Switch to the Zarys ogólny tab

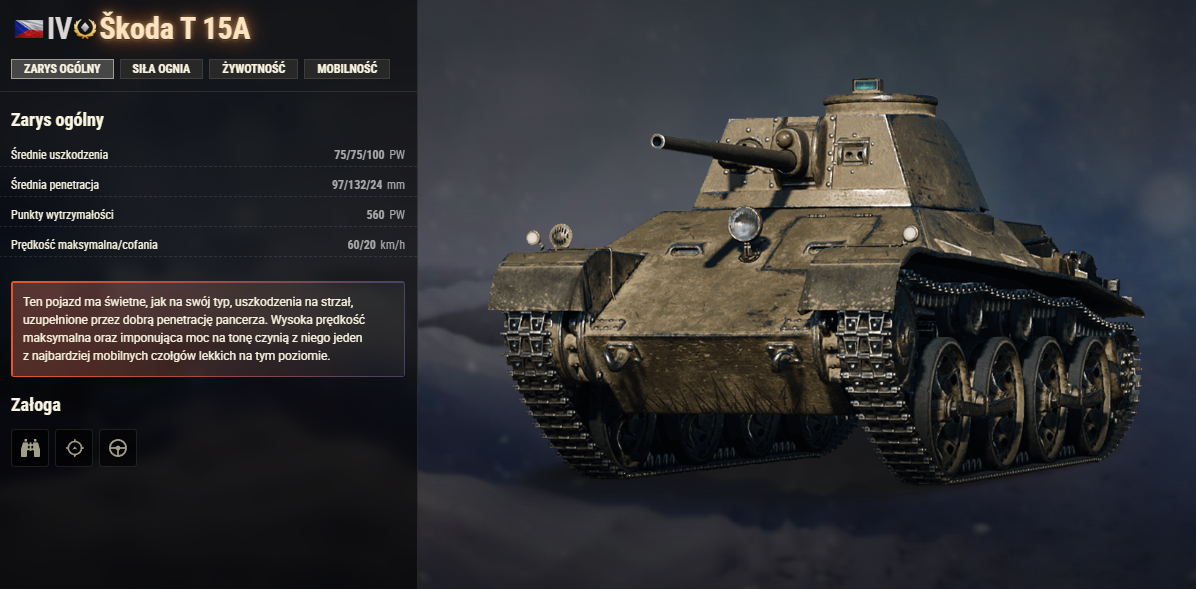click(62, 69)
